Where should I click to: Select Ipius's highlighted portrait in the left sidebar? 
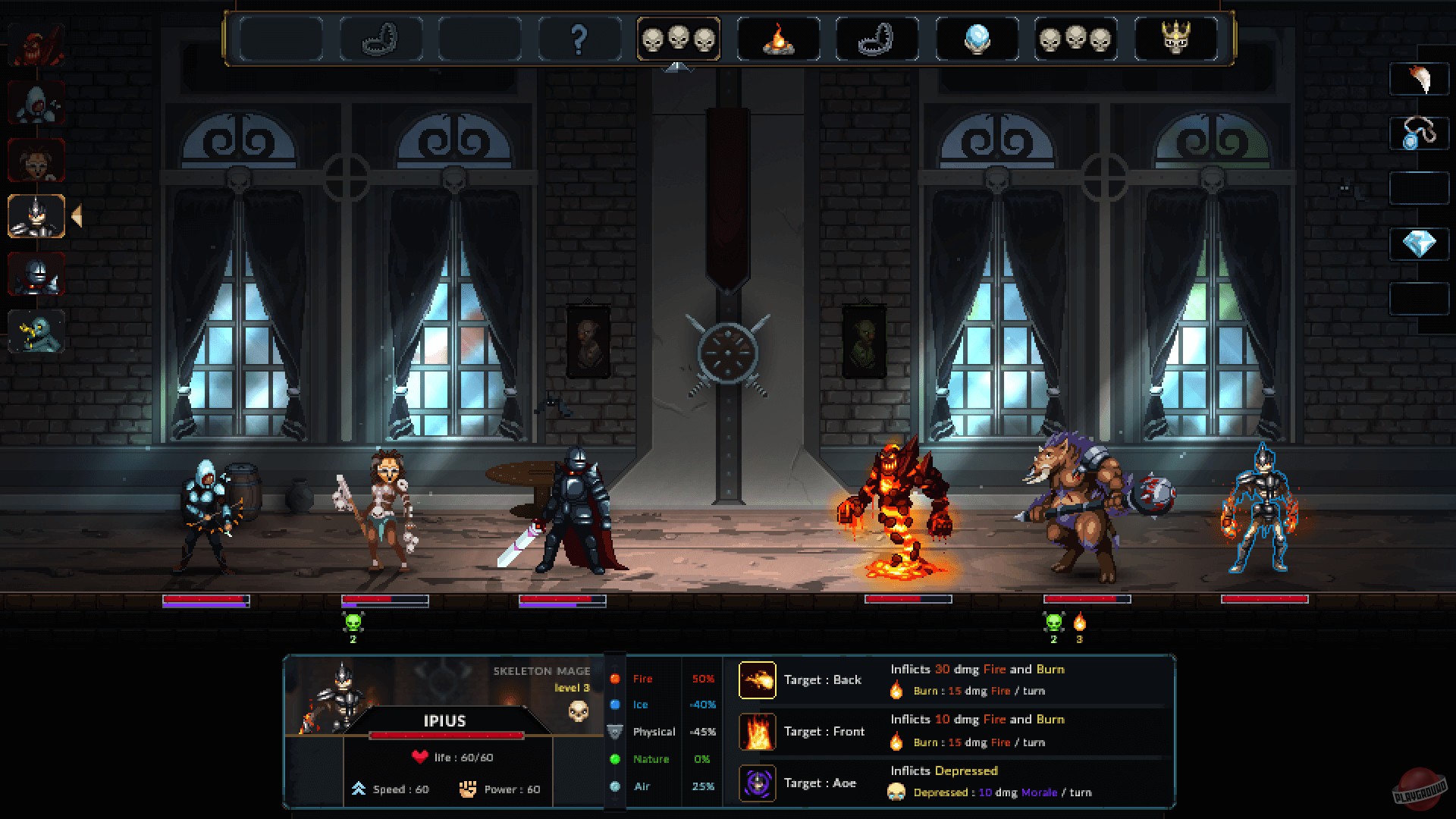(36, 216)
